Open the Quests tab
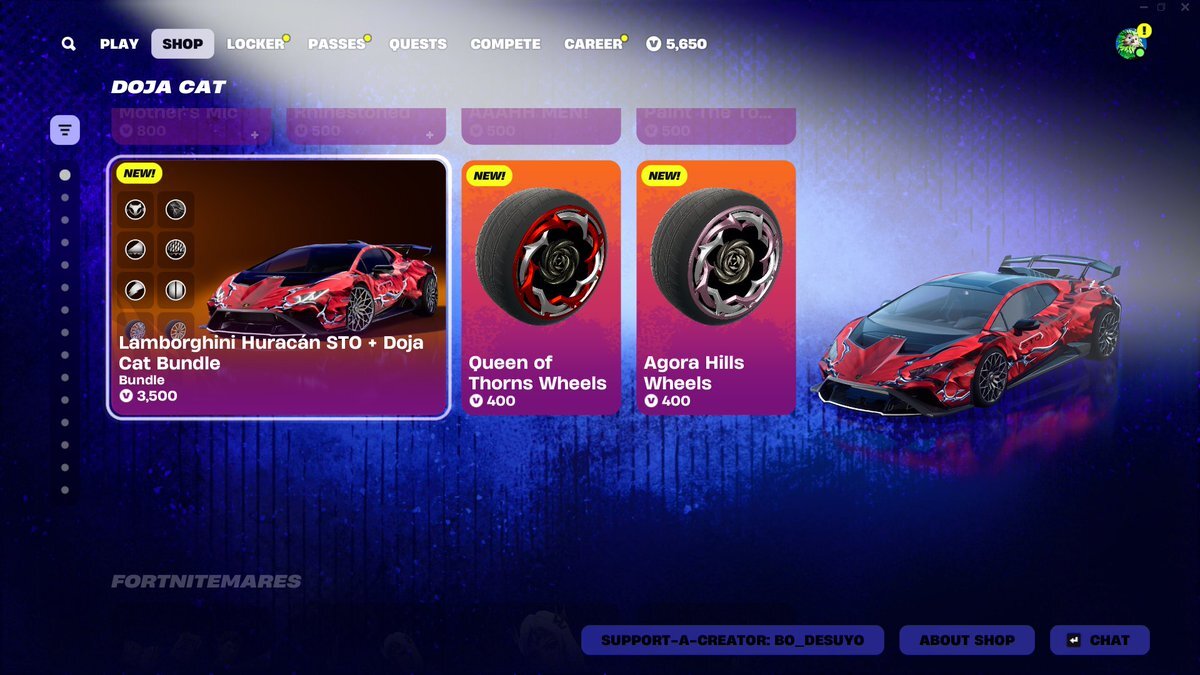The image size is (1200, 675). tap(418, 44)
